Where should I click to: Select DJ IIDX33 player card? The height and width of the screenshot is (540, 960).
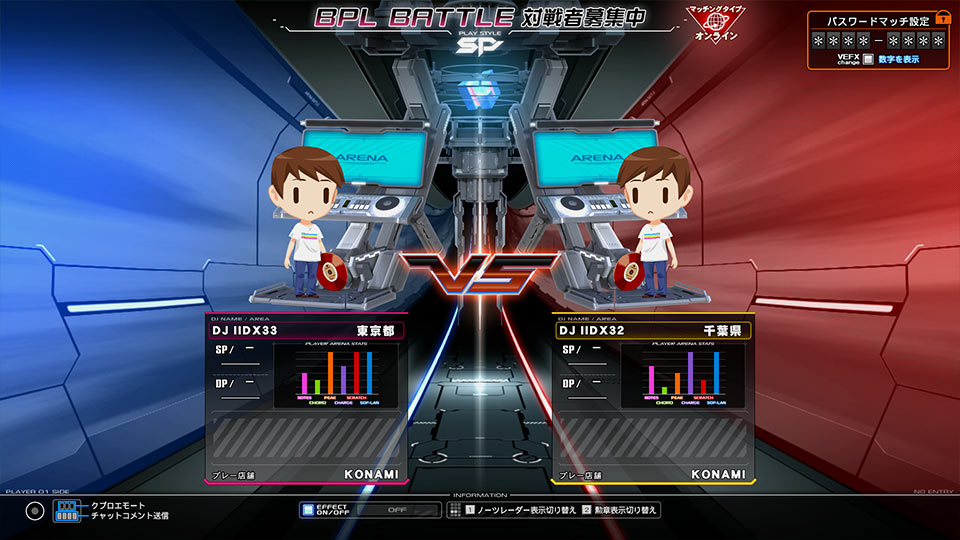point(306,329)
